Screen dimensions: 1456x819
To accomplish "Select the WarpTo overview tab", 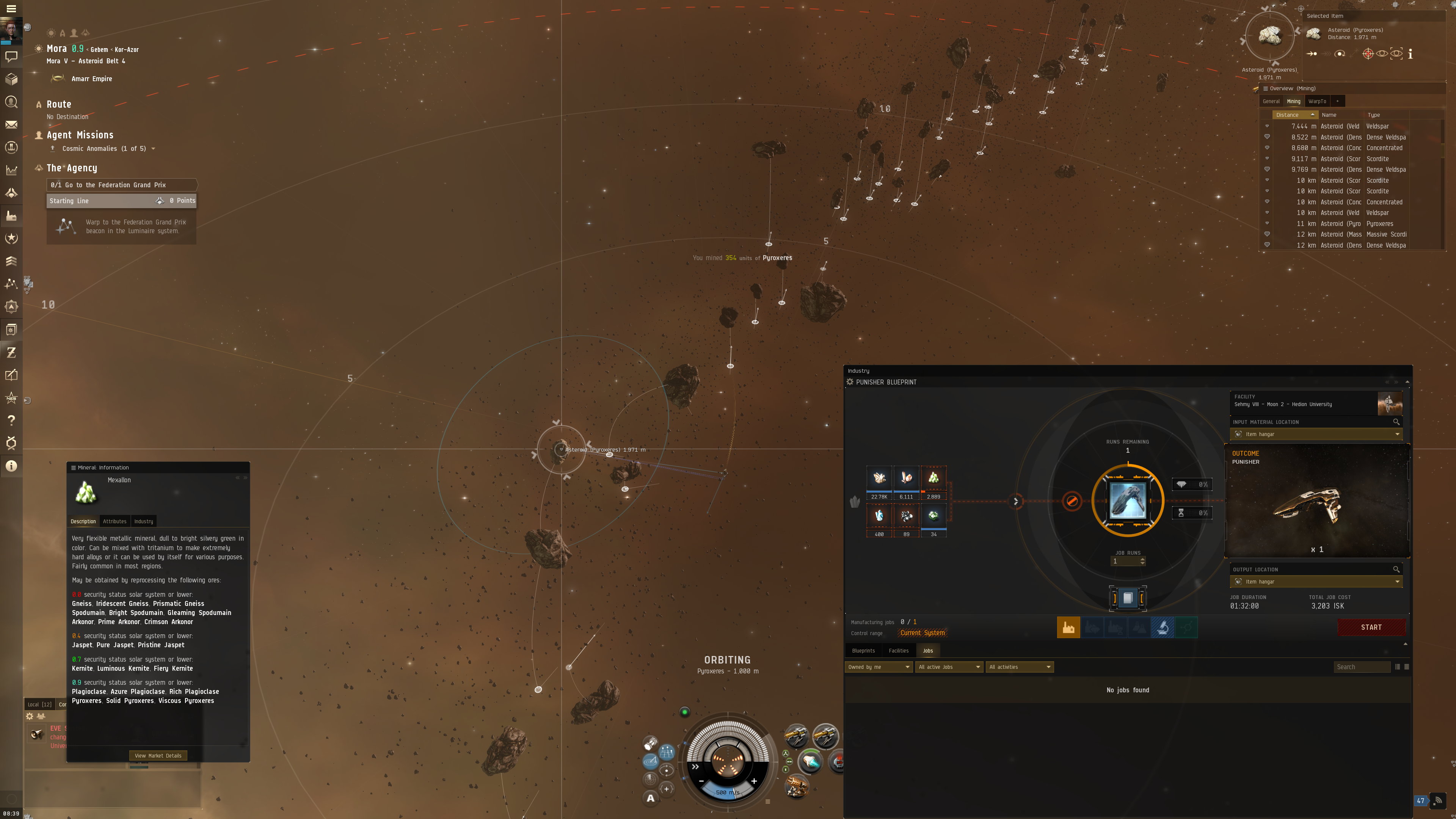I will pos(1317,101).
